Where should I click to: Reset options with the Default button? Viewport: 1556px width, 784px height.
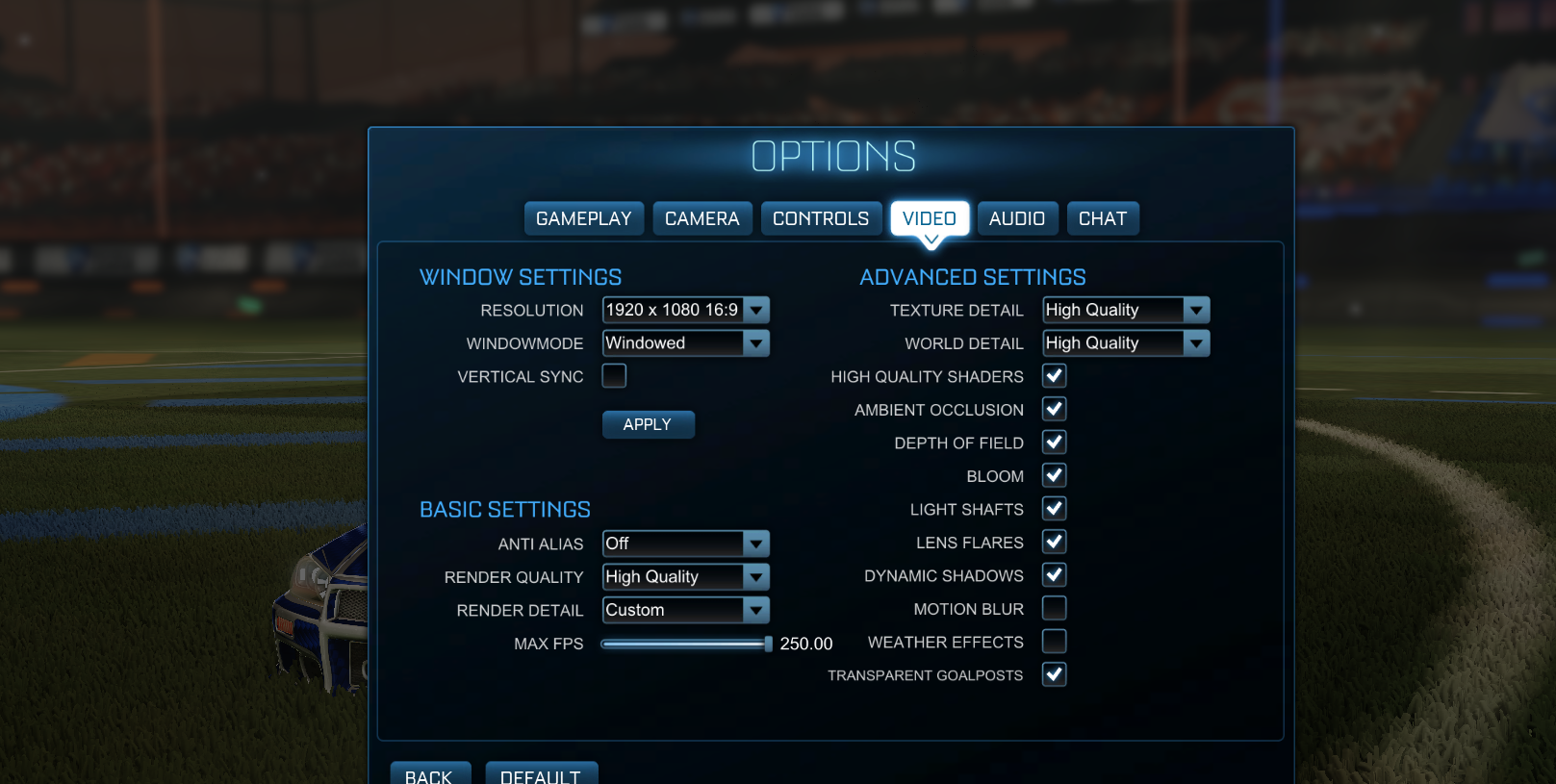[x=541, y=774]
